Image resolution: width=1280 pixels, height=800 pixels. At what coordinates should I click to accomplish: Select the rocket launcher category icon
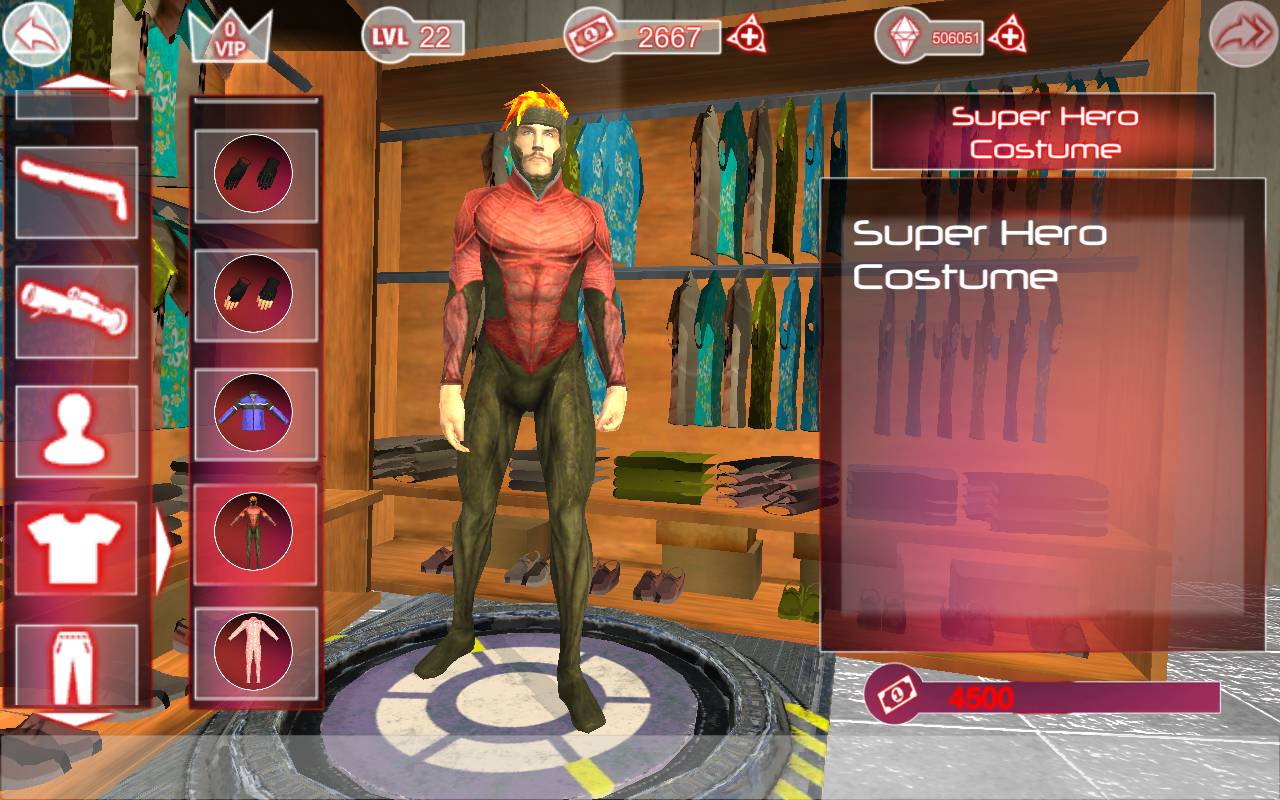[x=75, y=308]
